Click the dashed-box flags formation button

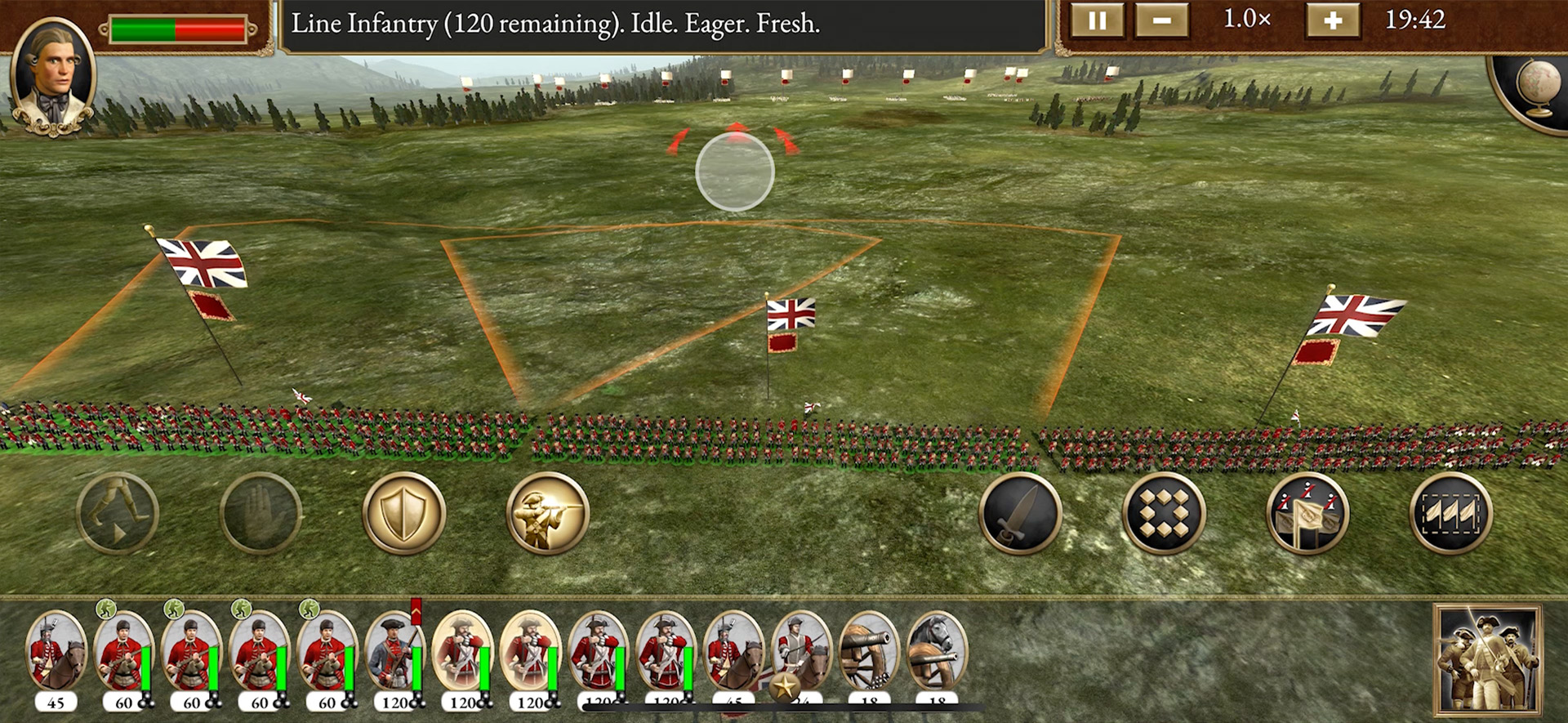1450,513
